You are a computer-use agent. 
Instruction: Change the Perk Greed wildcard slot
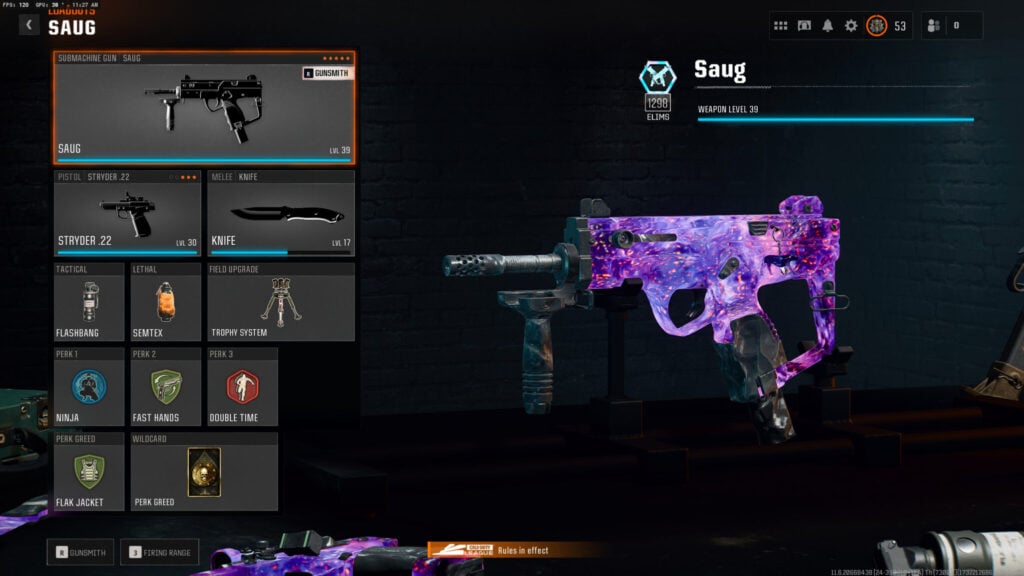pyautogui.click(x=204, y=471)
